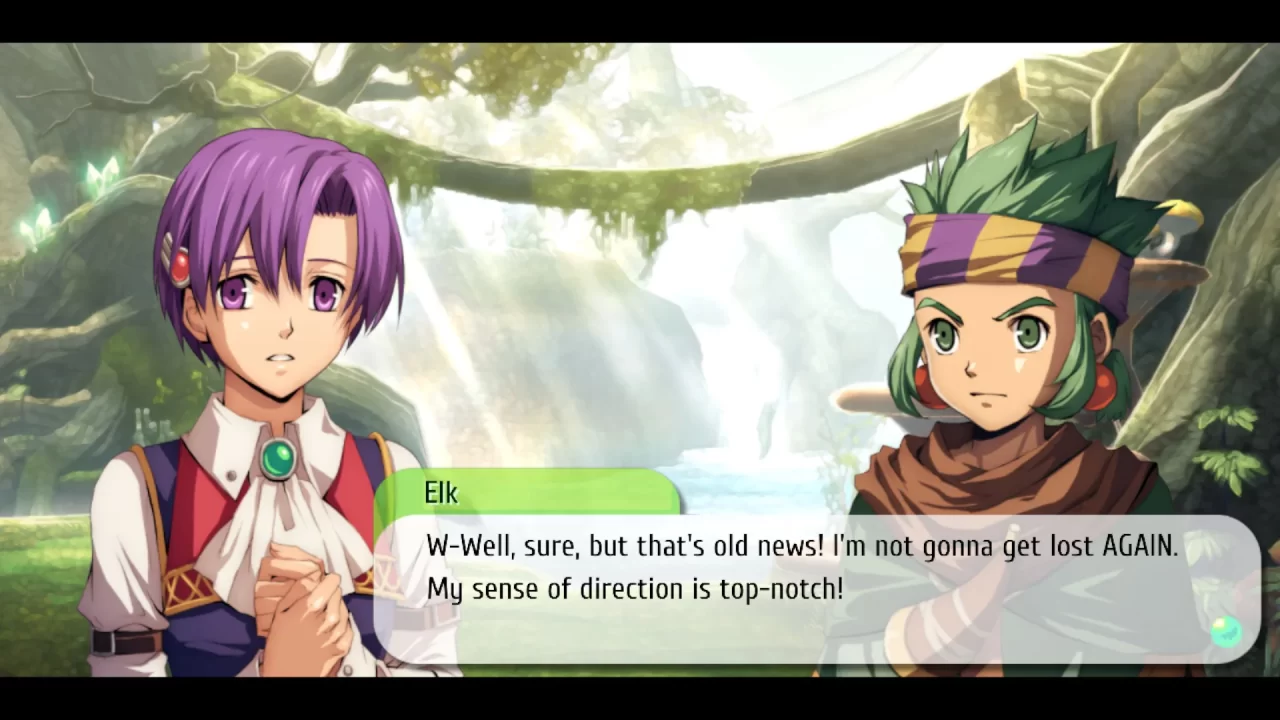1280x720 pixels.
Task: Click the sentence about sense of direction
Action: coord(636,589)
